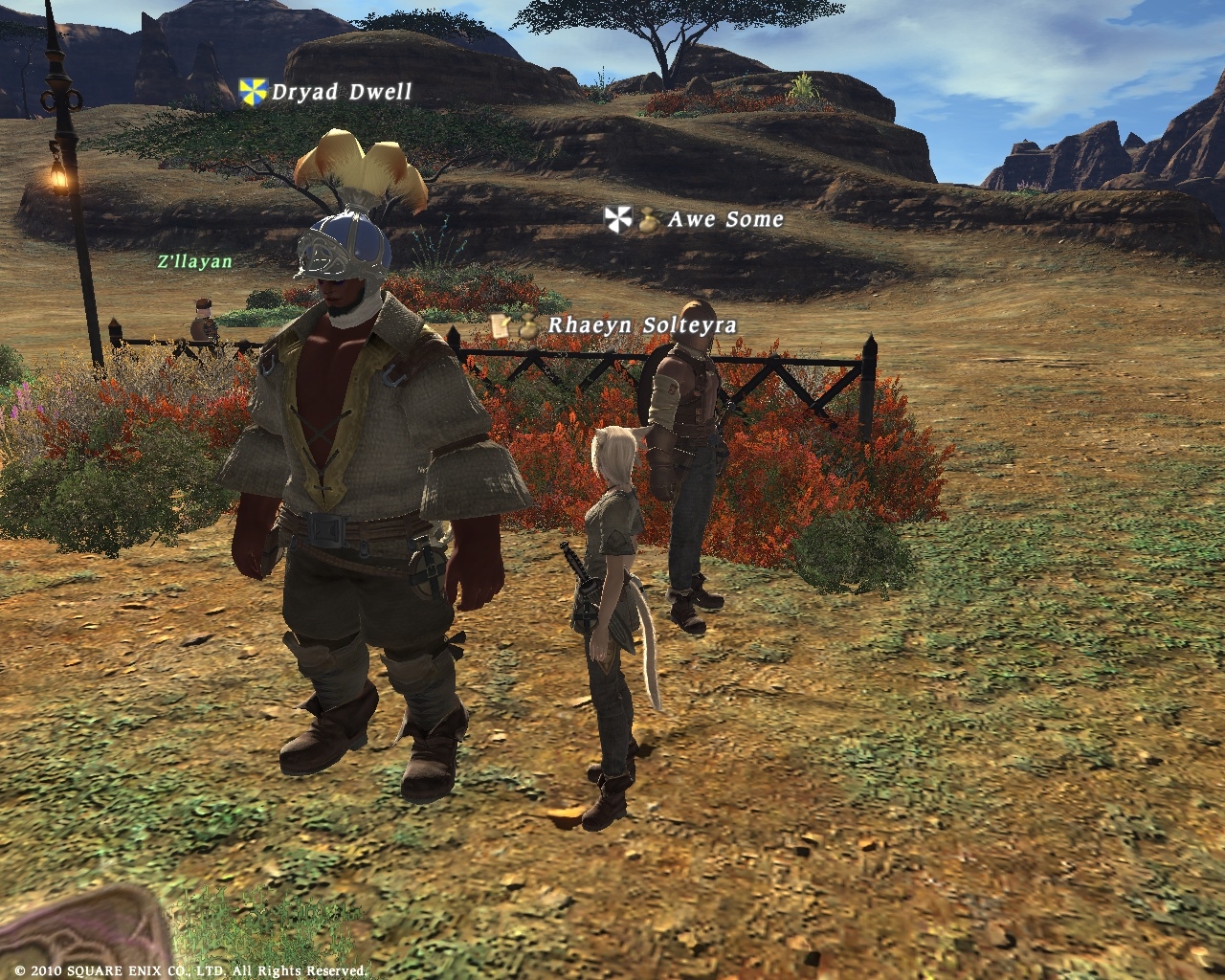Screen dimensions: 1225x980
Task: Choose the green Z'llayan name label
Action: pyautogui.click(x=195, y=260)
